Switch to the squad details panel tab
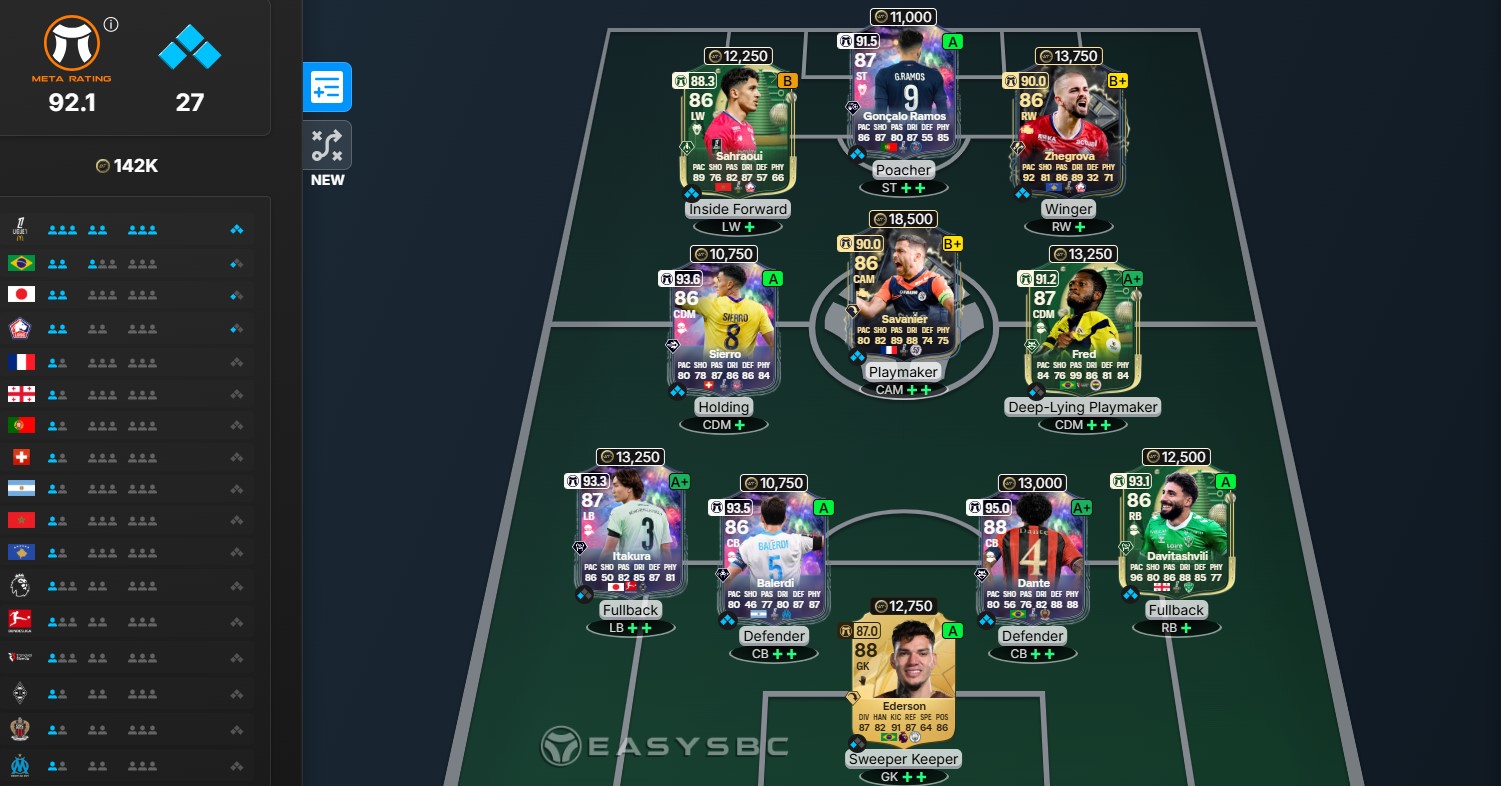The width and height of the screenshot is (1501, 786). pyautogui.click(x=327, y=87)
